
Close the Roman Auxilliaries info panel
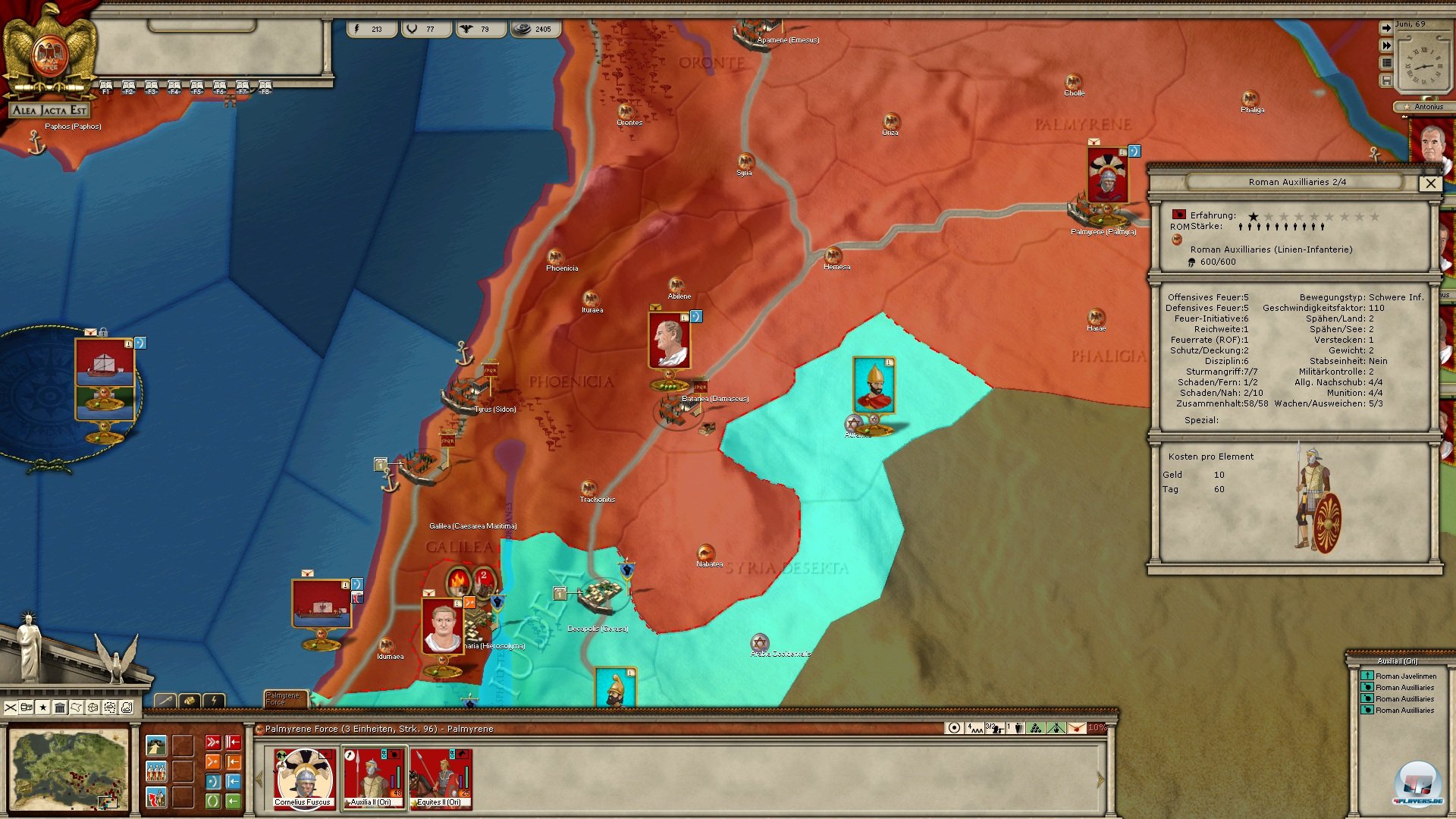[1430, 183]
